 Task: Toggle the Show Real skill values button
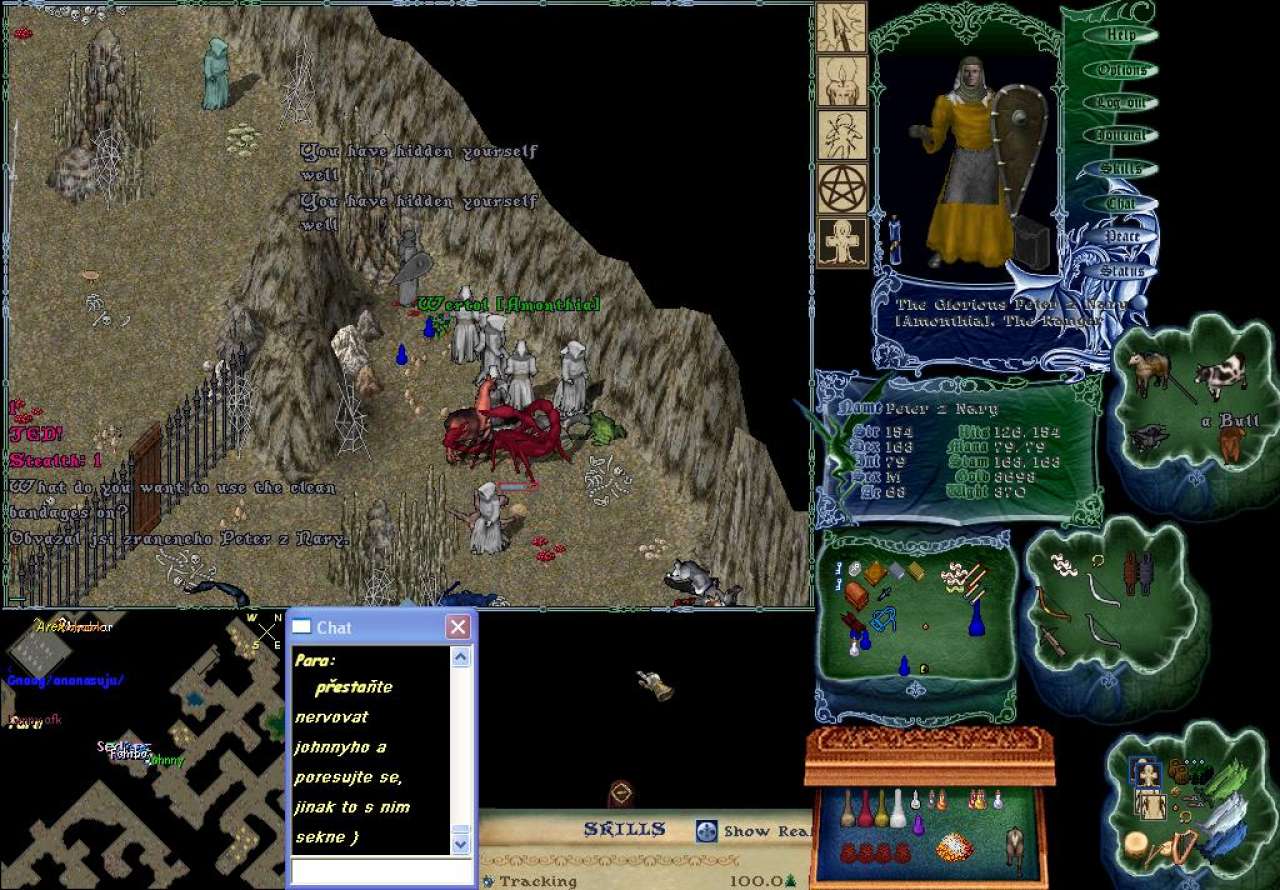(x=707, y=831)
